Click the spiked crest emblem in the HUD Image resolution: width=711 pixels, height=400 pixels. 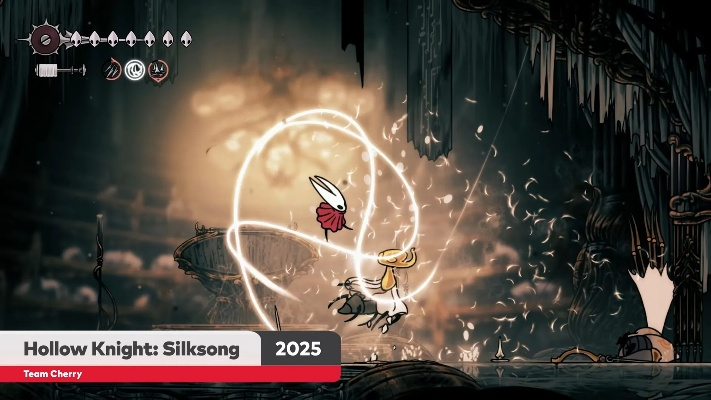click(45, 40)
